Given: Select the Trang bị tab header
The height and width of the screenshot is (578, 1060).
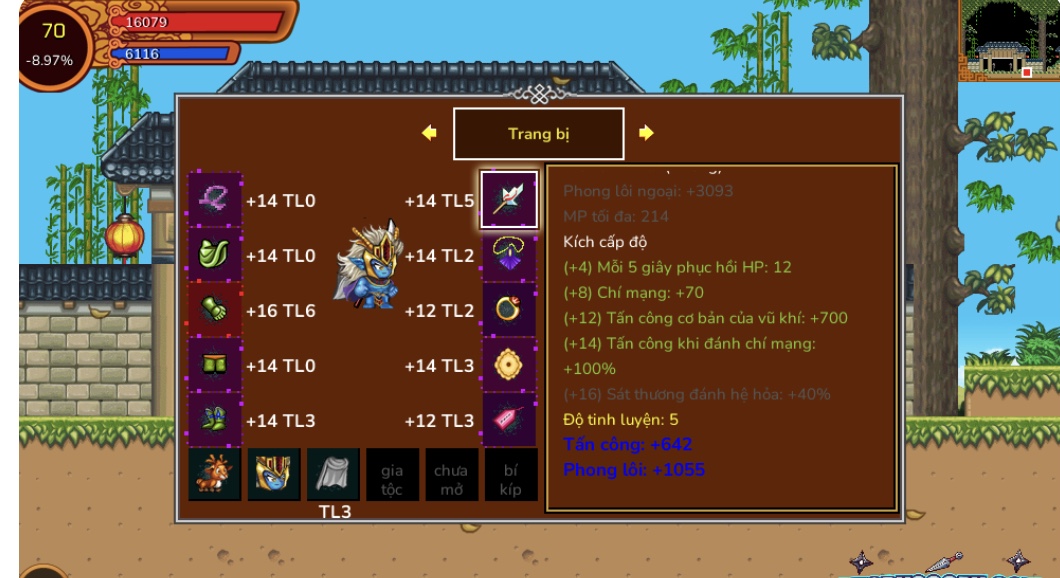Looking at the screenshot, I should 538,134.
